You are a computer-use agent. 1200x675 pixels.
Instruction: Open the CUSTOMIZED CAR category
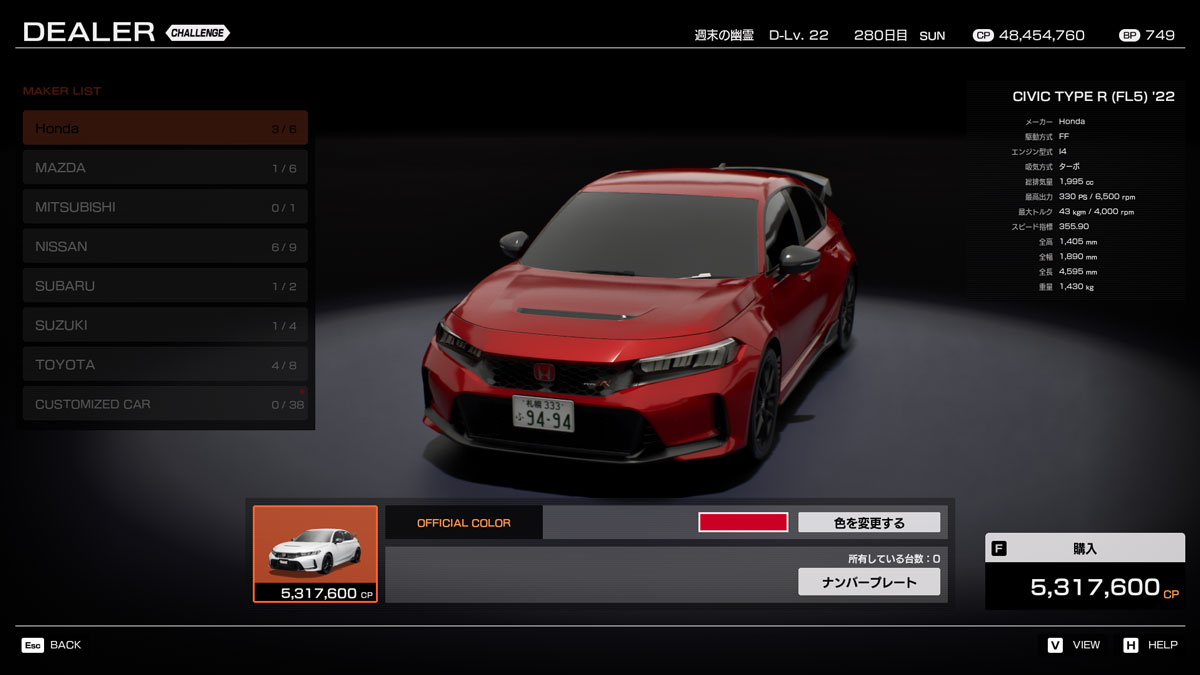(x=165, y=404)
